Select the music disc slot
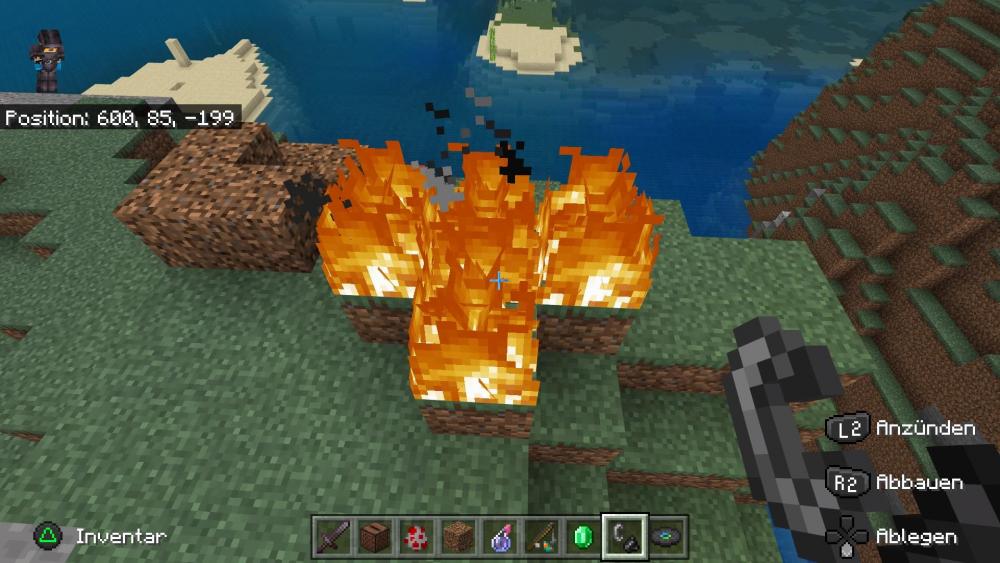Viewport: 1000px width, 563px height. pos(666,536)
